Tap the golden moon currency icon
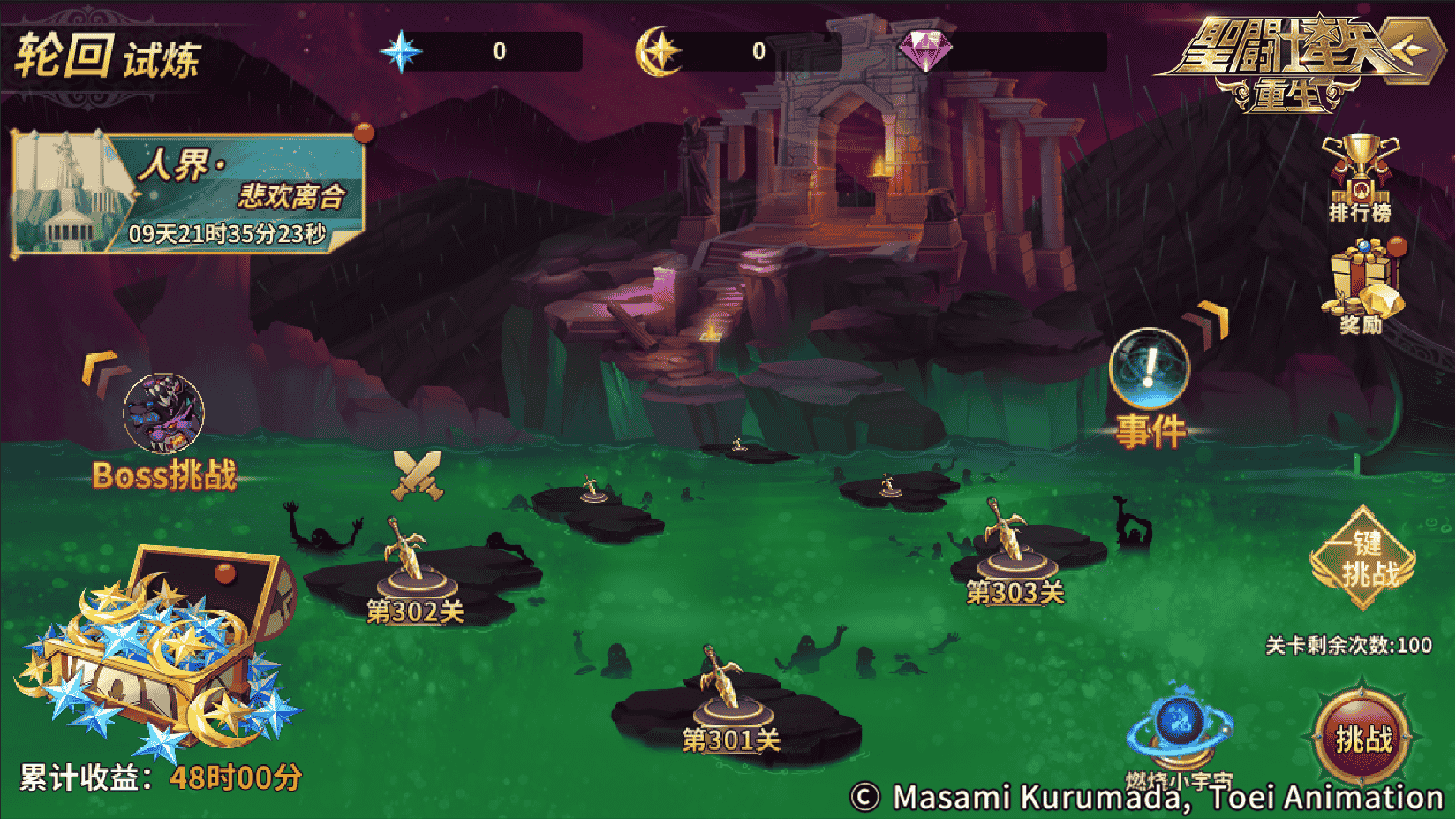The height and width of the screenshot is (819, 1456). coord(659,51)
